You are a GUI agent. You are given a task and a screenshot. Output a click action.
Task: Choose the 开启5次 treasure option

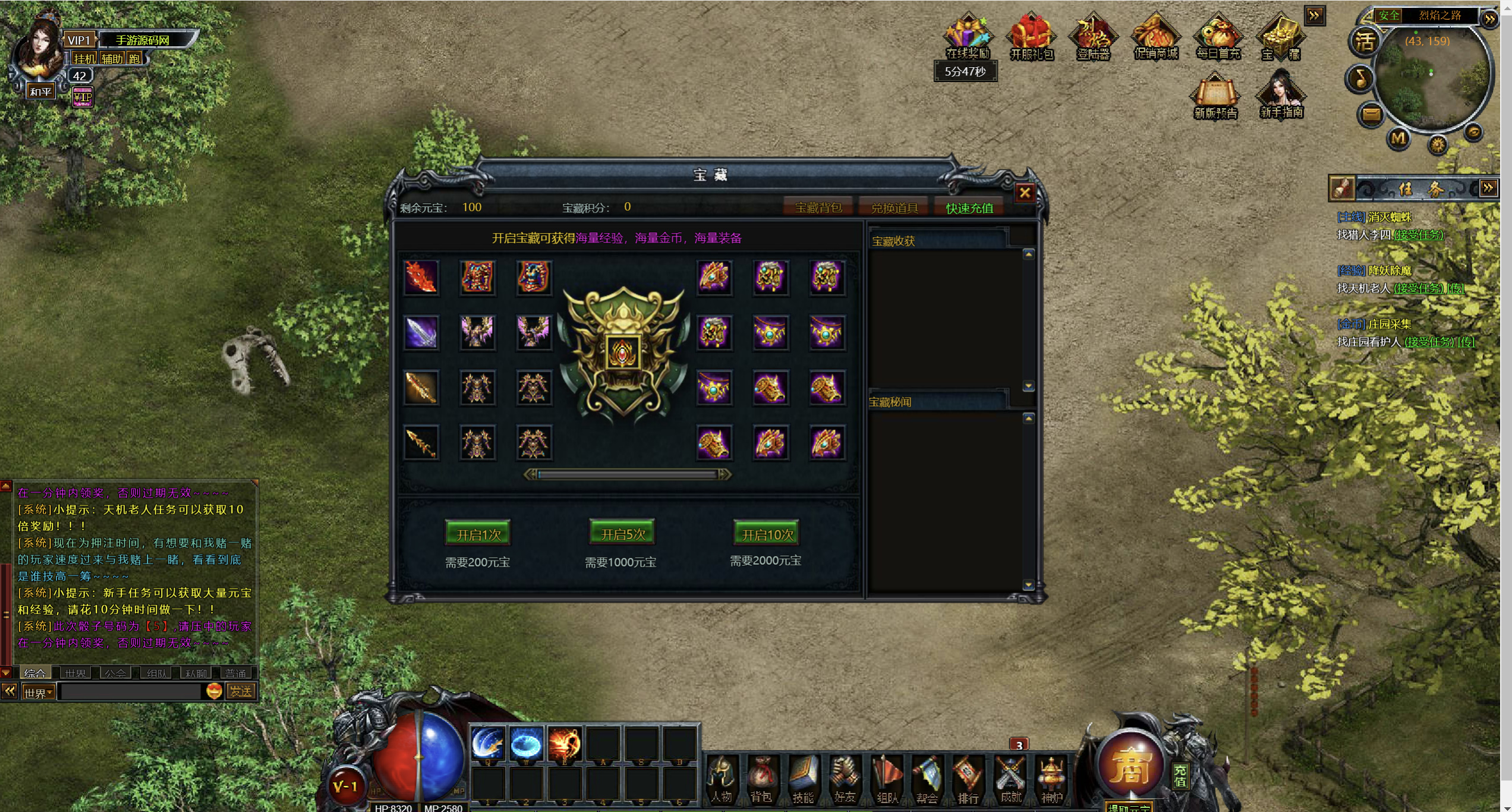[622, 533]
